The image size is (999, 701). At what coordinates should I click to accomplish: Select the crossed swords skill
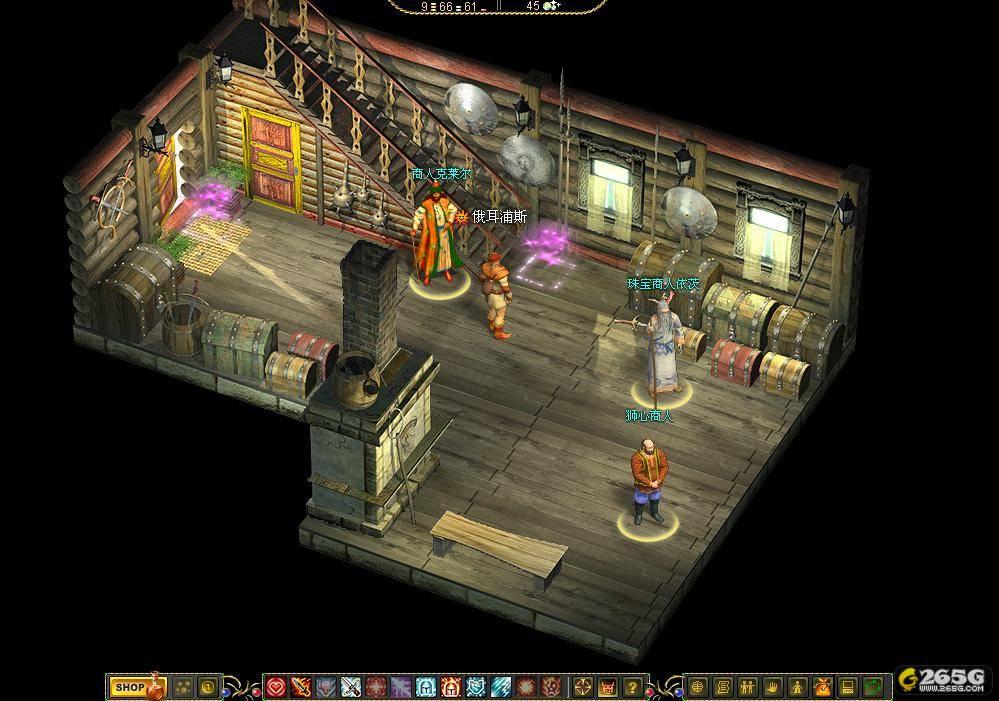coord(351,687)
